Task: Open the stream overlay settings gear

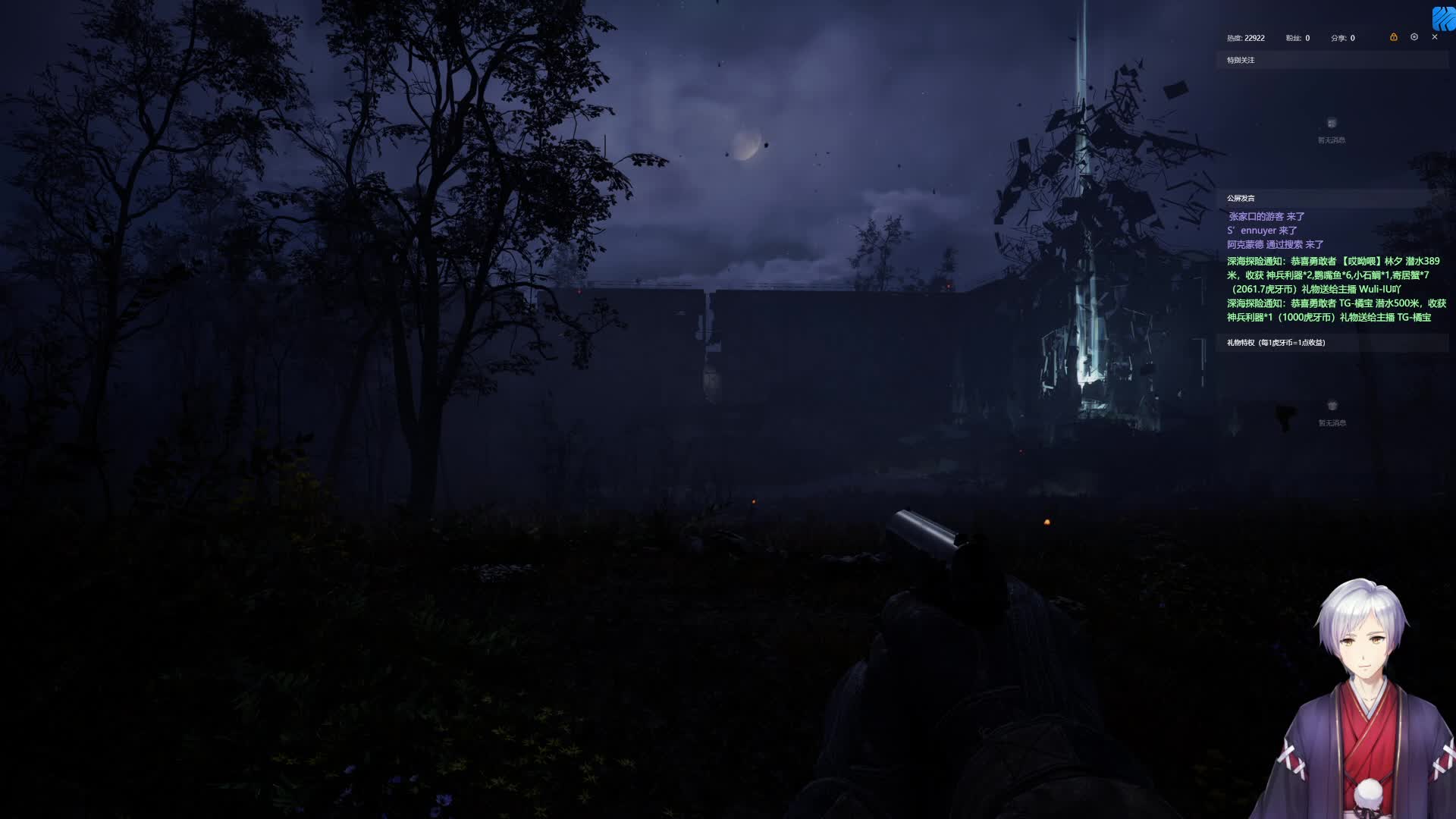Action: (1414, 37)
